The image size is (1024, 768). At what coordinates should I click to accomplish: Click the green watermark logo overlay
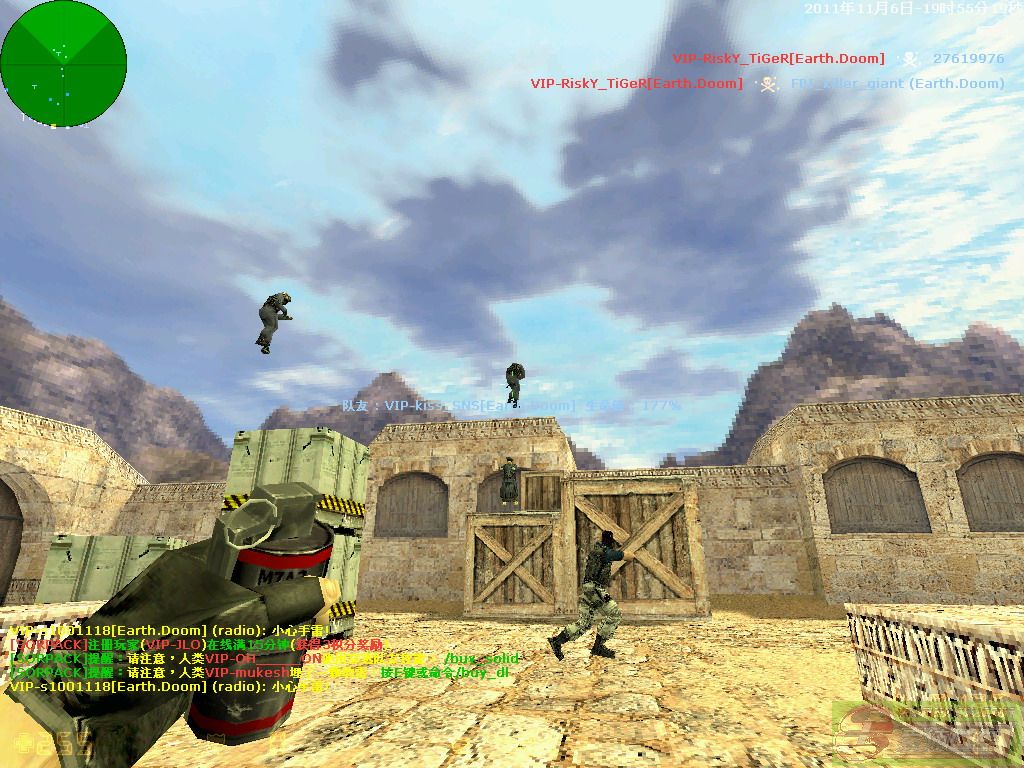925,733
